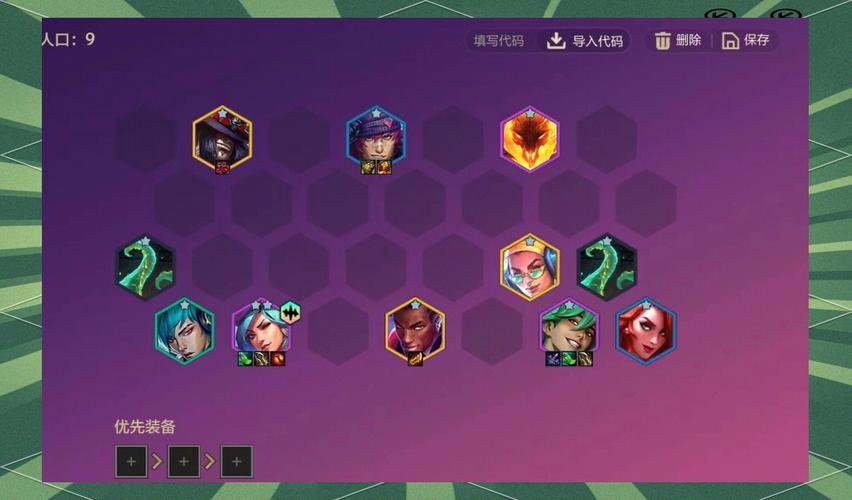Choose the fiery dragon champion hex

click(x=530, y=138)
